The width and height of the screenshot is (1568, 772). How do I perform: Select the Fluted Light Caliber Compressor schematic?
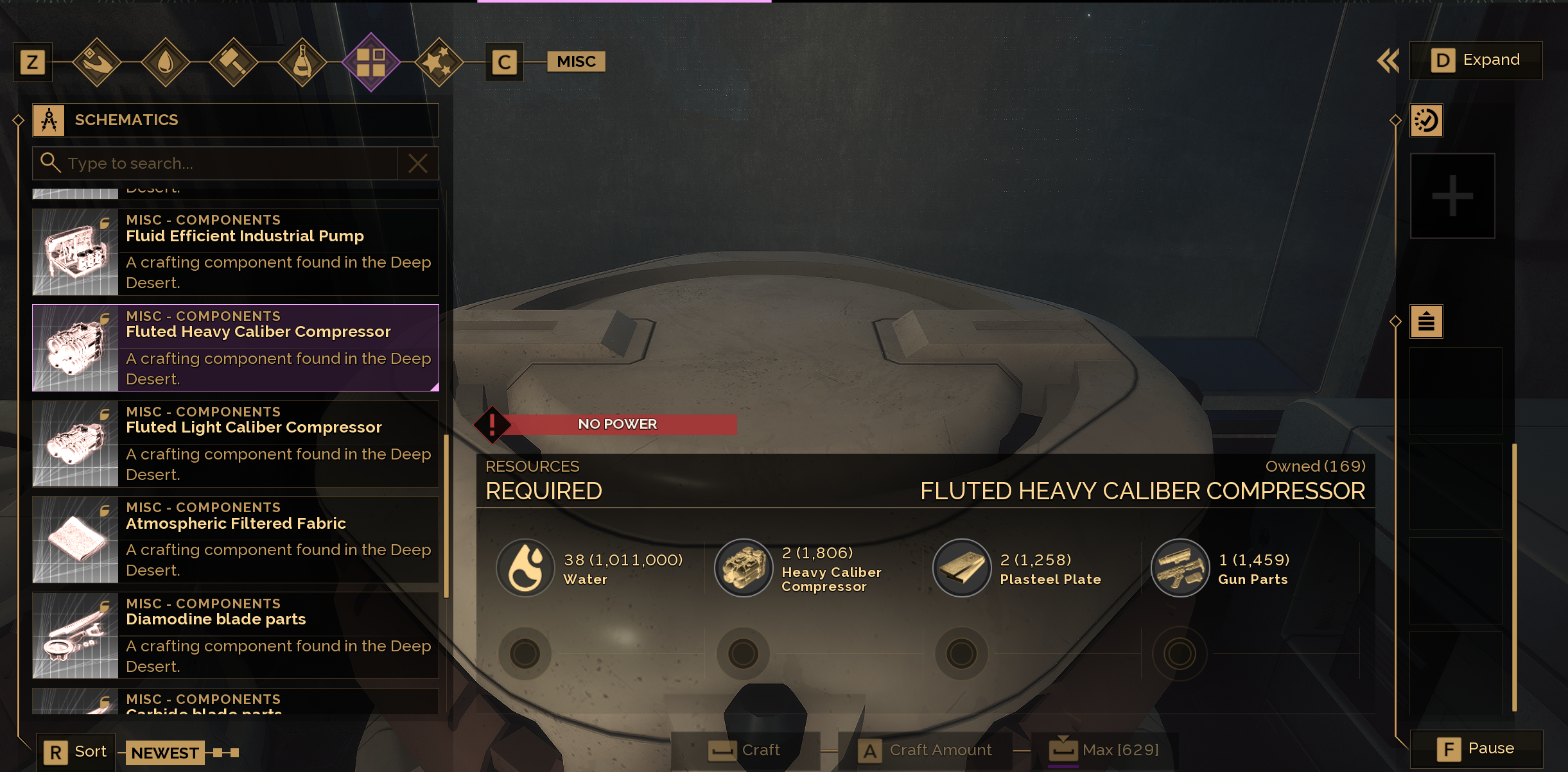[235, 443]
